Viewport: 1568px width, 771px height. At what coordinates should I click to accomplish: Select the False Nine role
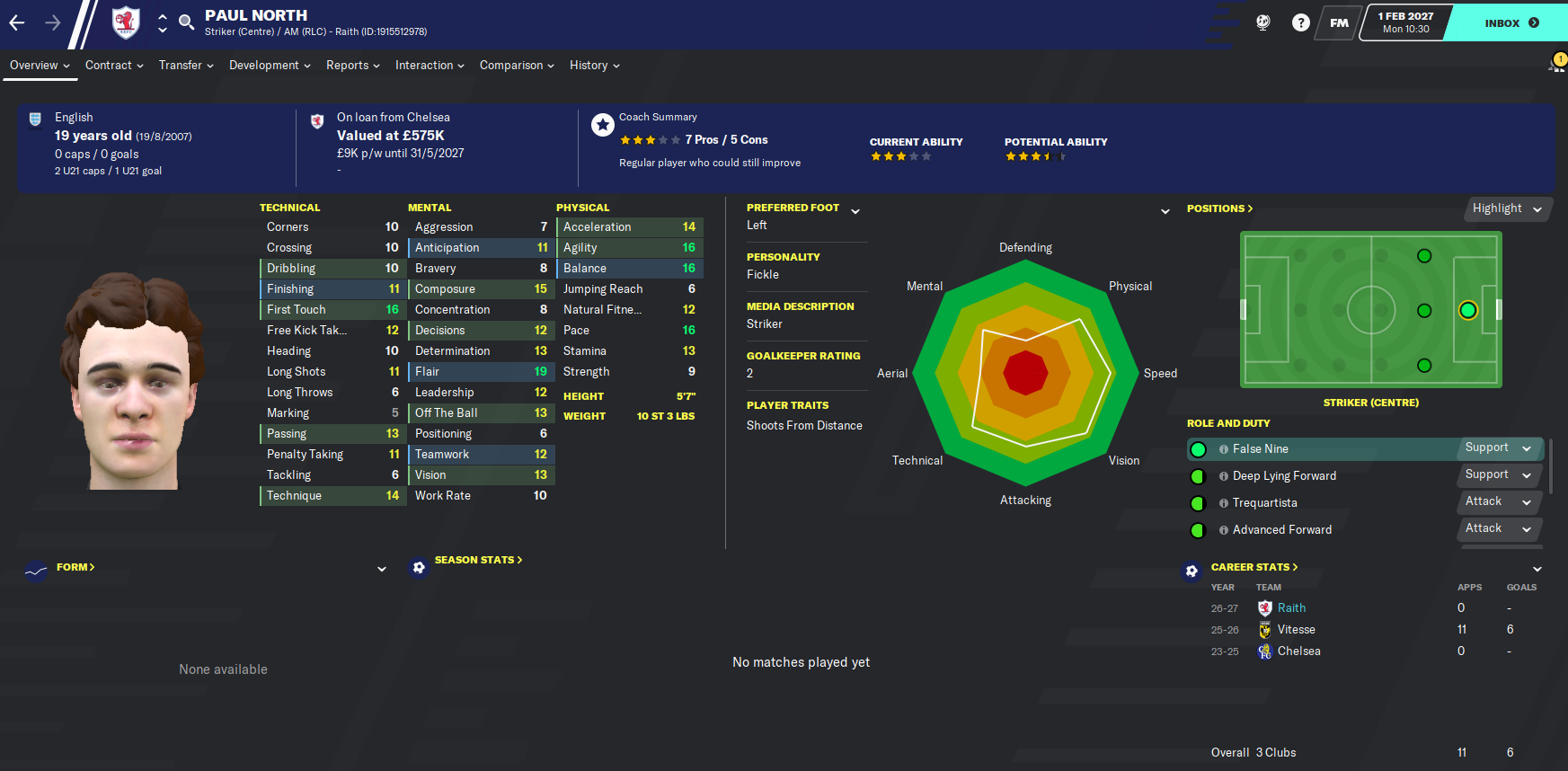1260,449
